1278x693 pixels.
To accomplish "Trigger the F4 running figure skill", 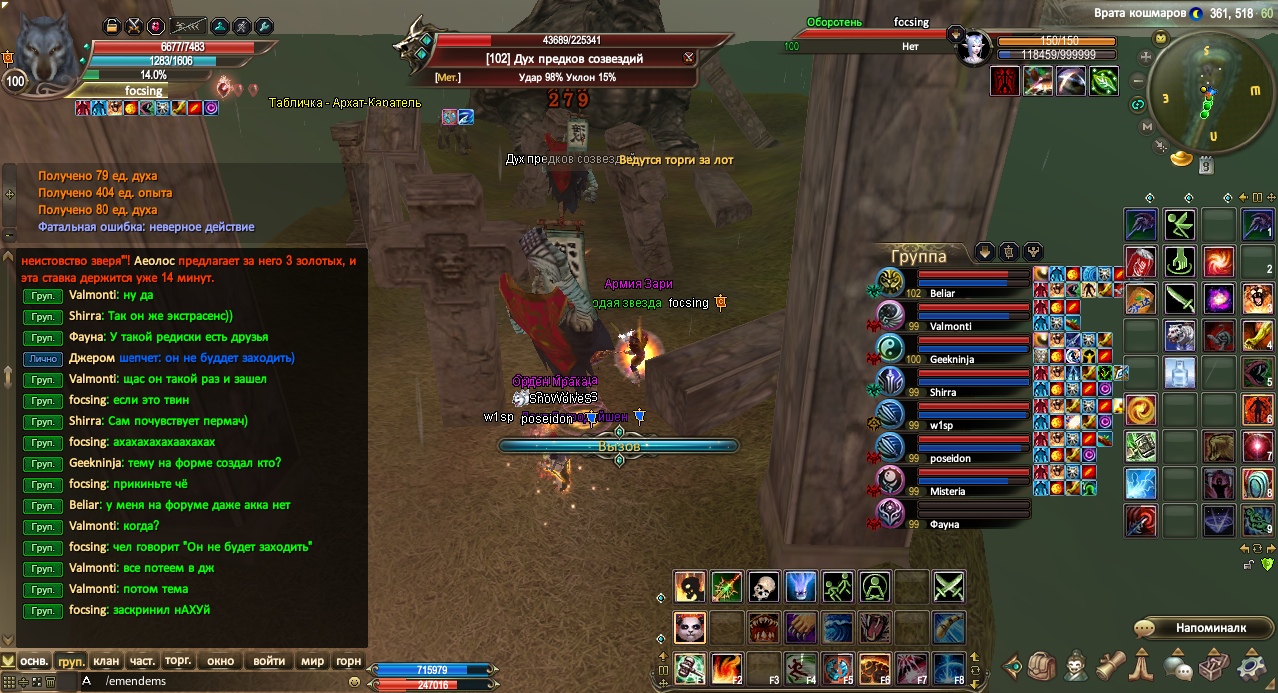I will click(801, 667).
